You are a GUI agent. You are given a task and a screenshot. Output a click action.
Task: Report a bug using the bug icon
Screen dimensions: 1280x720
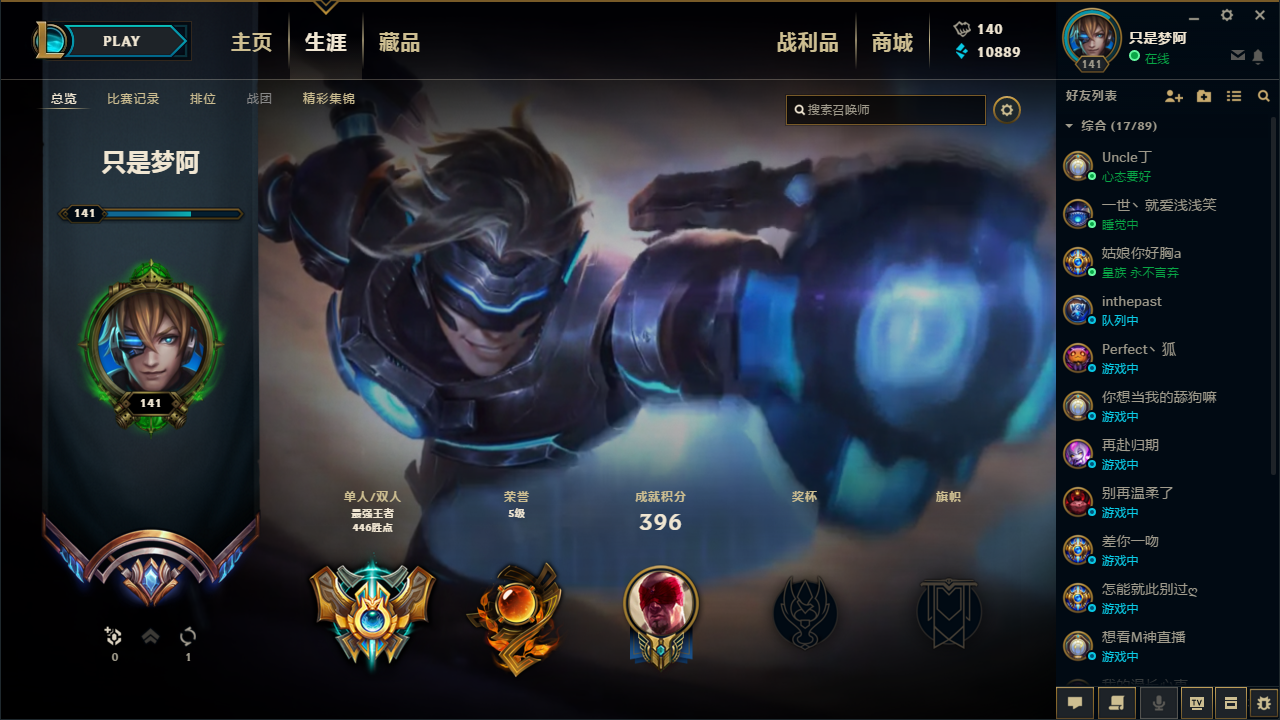coord(1264,703)
